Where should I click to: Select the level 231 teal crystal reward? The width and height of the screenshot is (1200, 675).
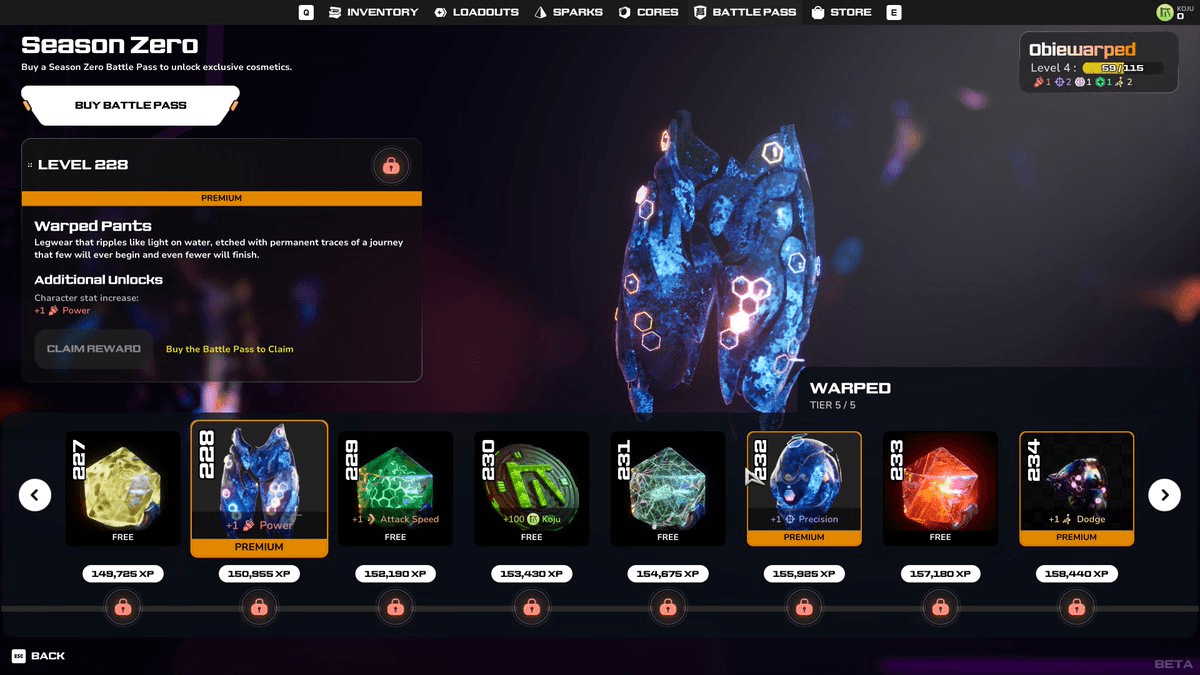668,488
